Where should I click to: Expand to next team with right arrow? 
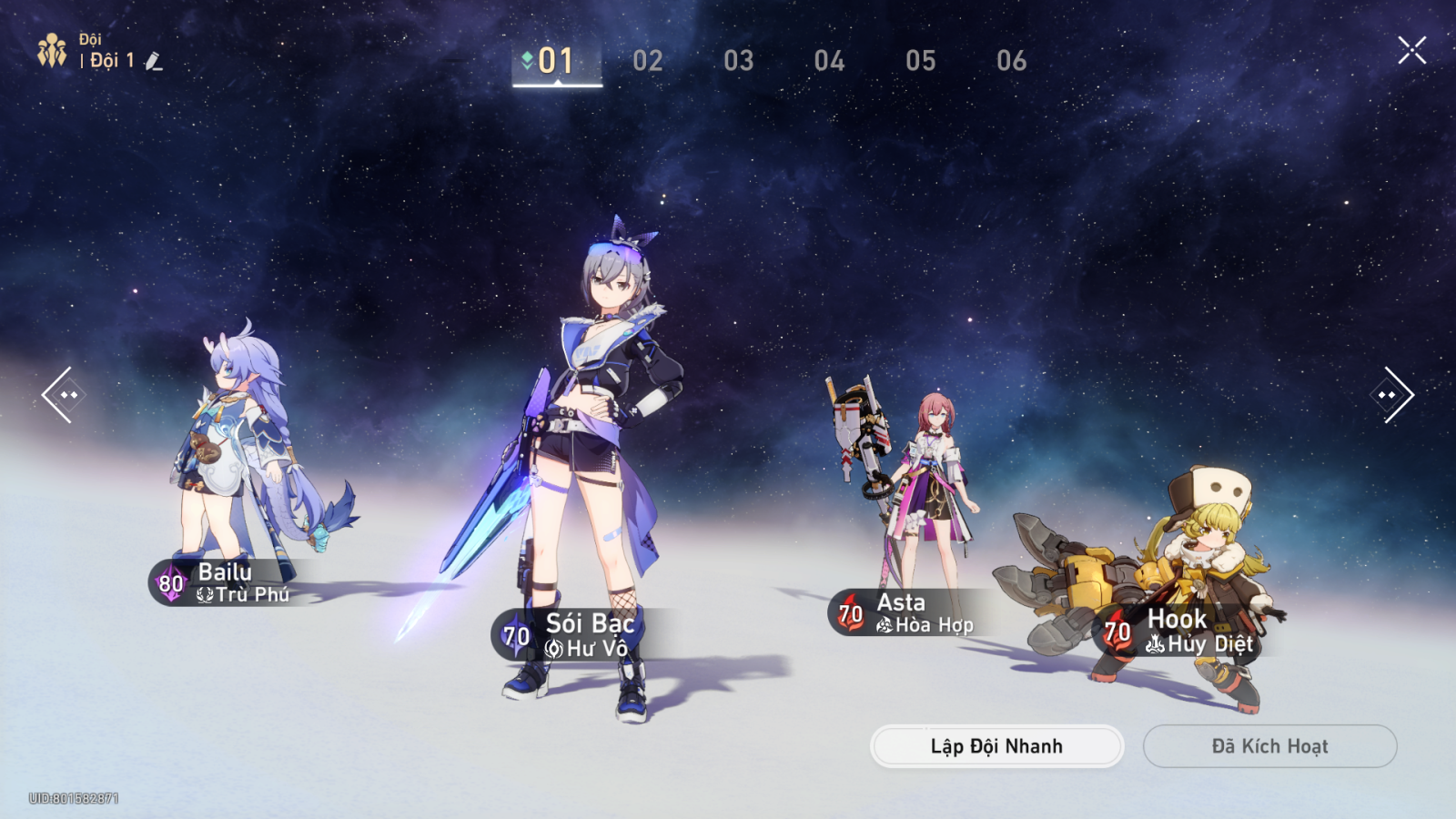[x=1392, y=393]
